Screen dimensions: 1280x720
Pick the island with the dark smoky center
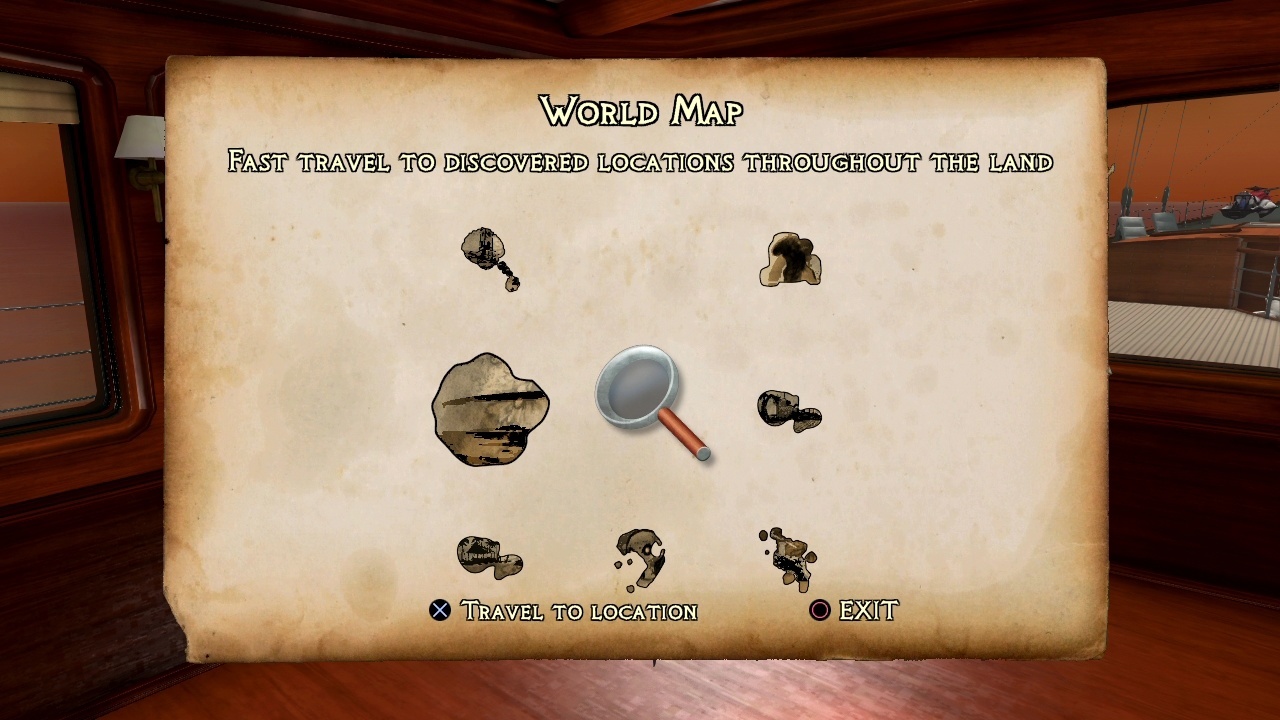tap(790, 260)
